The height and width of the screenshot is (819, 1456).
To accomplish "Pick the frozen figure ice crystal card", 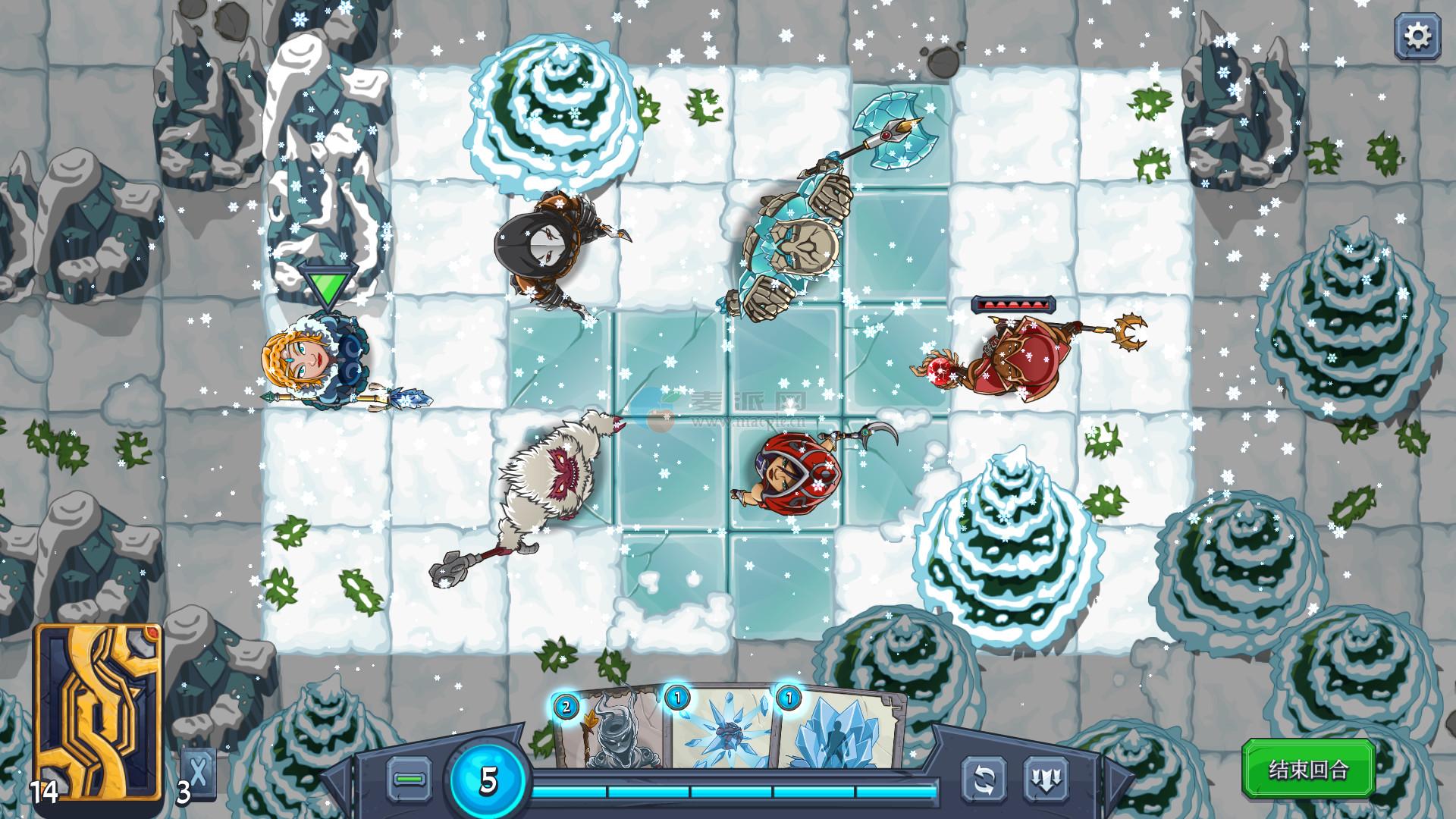I will pos(838,730).
